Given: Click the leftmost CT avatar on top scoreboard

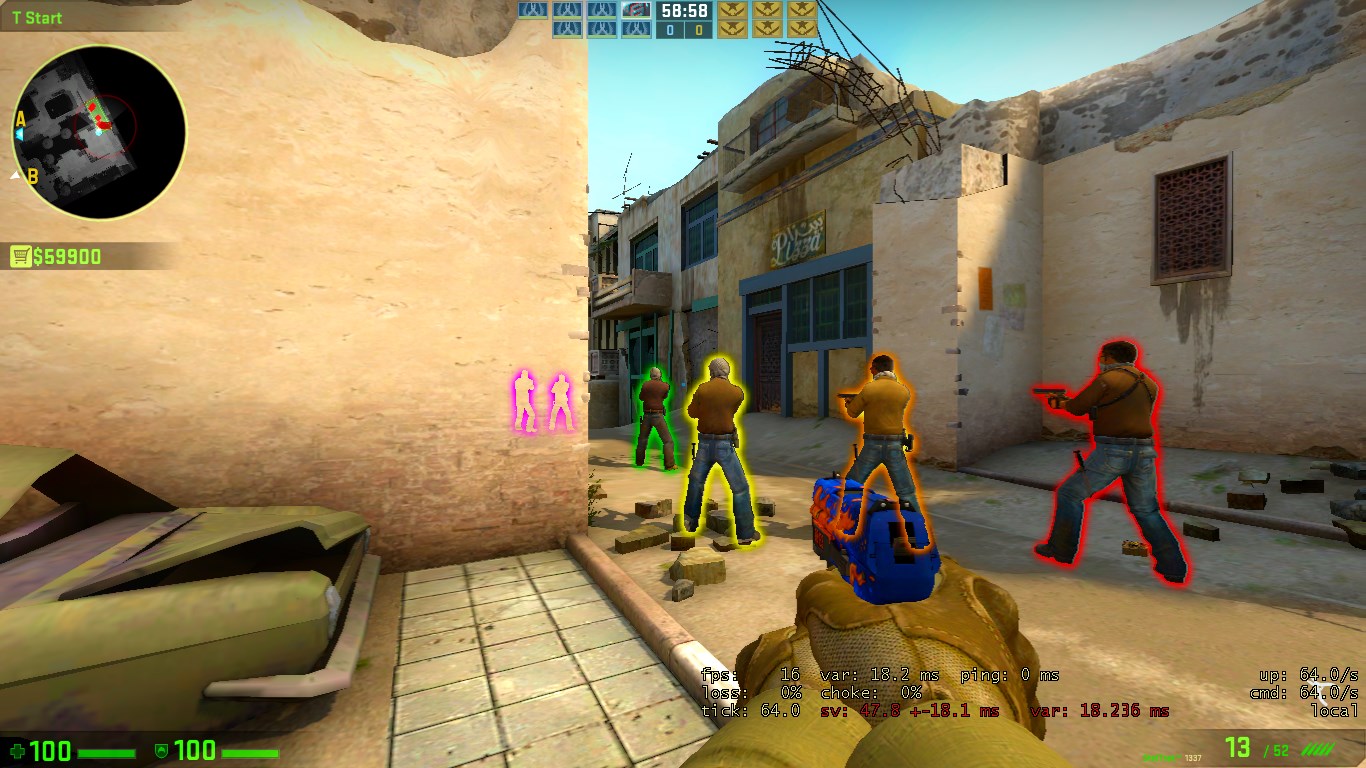Looking at the screenshot, I should point(534,11).
